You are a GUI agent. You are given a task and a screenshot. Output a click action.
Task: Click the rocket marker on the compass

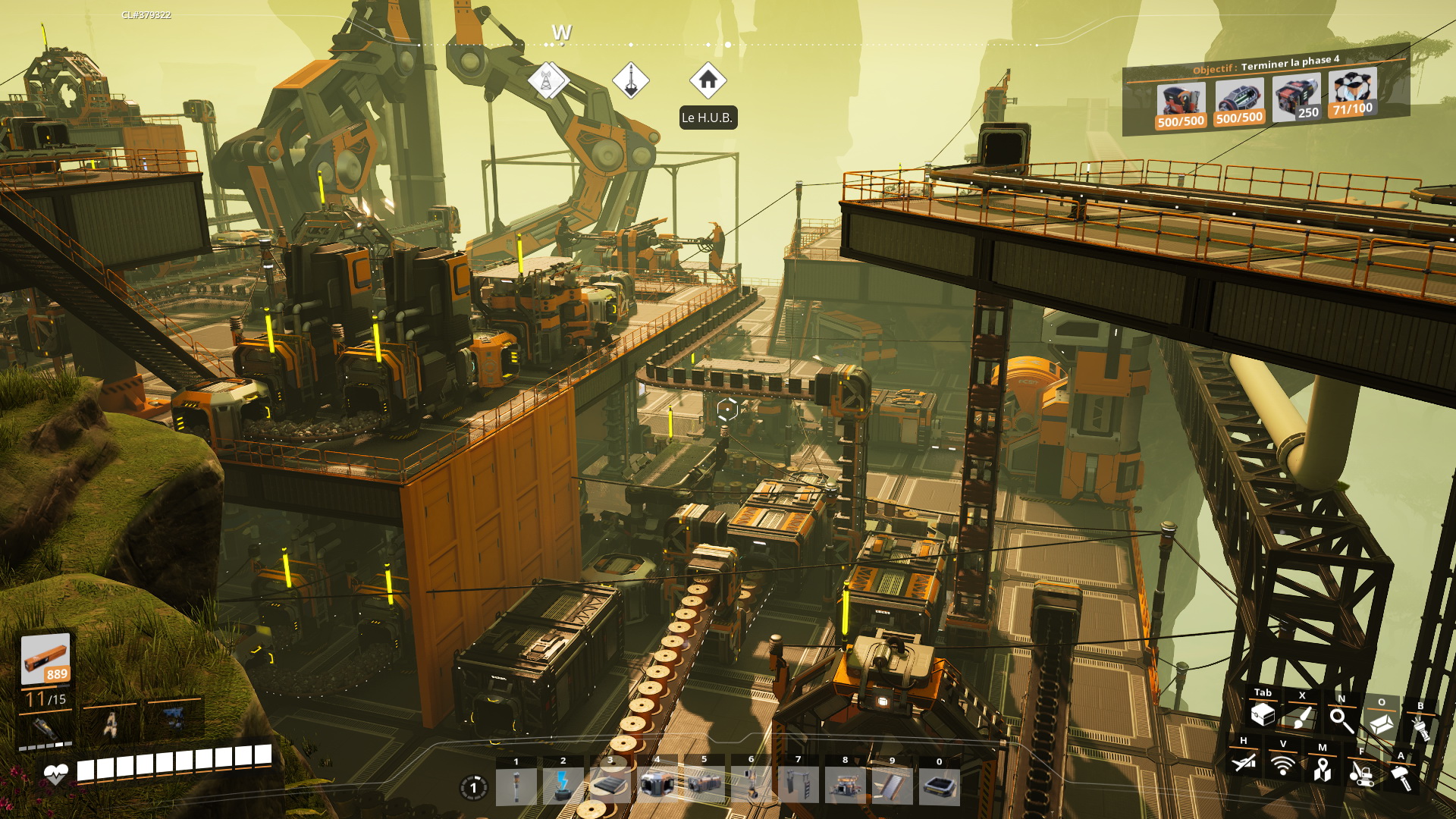pos(631,80)
